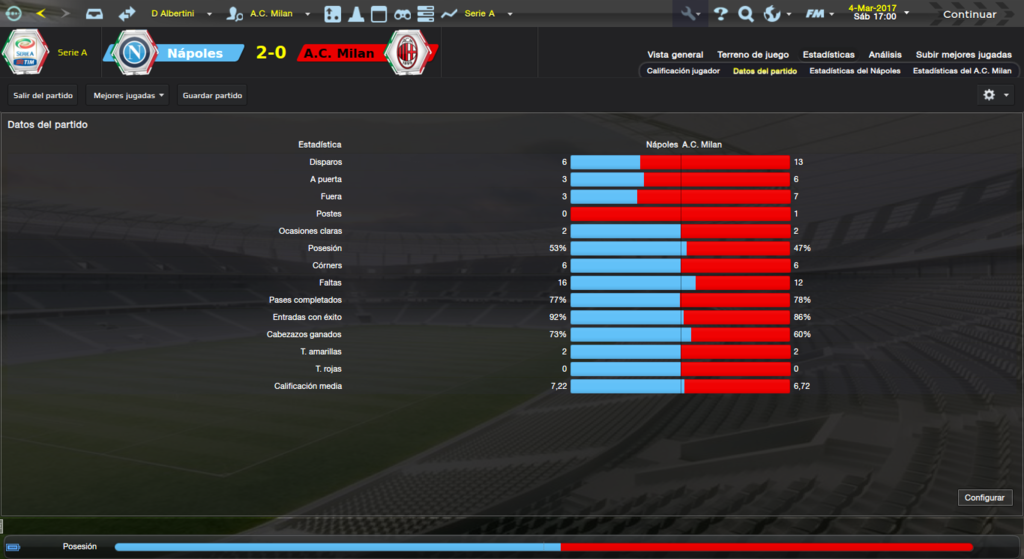Choose Subir mejores jugadas
The image size is (1024, 559).
tap(963, 55)
